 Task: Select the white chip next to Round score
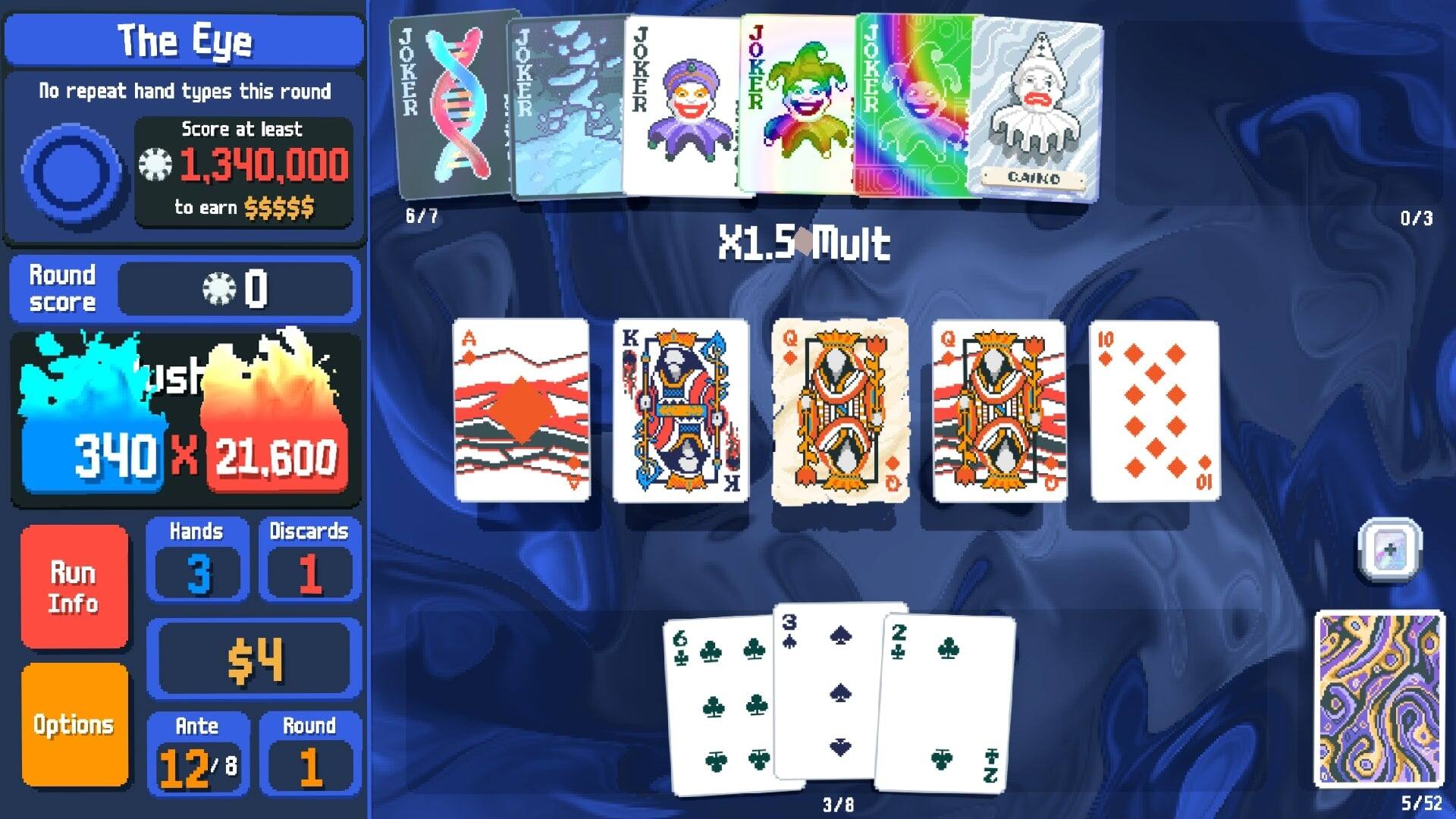coord(220,290)
